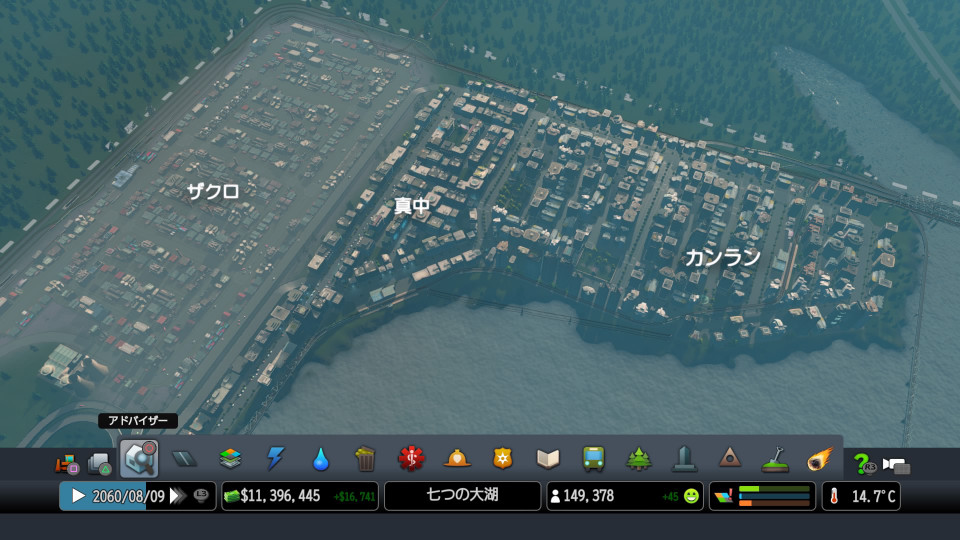This screenshot has height=540, width=960.
Task: Select the unique buildings triangle icon
Action: 730,459
